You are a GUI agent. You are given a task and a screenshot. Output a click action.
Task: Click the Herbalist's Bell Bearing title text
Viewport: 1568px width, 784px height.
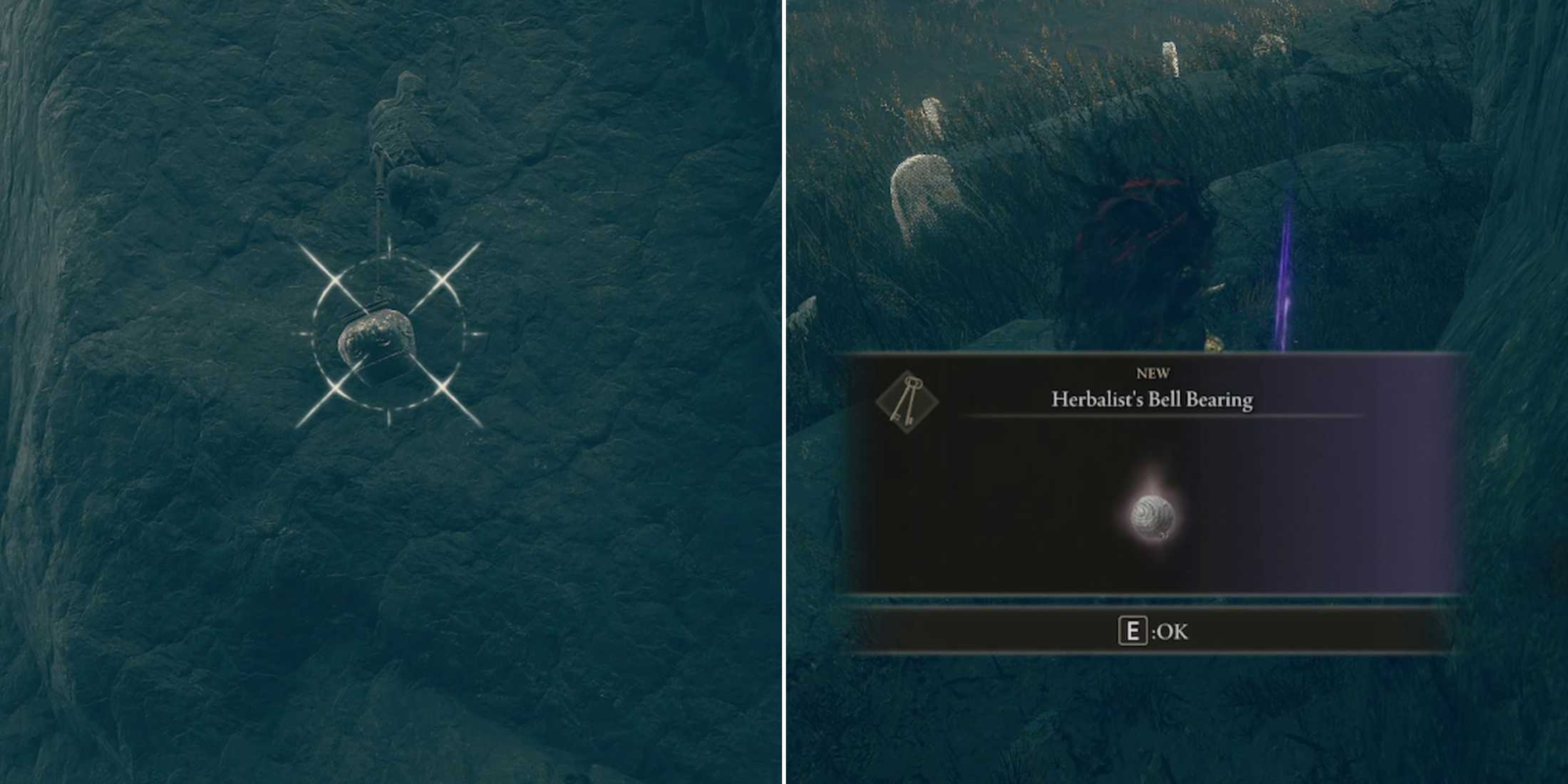tap(1151, 401)
